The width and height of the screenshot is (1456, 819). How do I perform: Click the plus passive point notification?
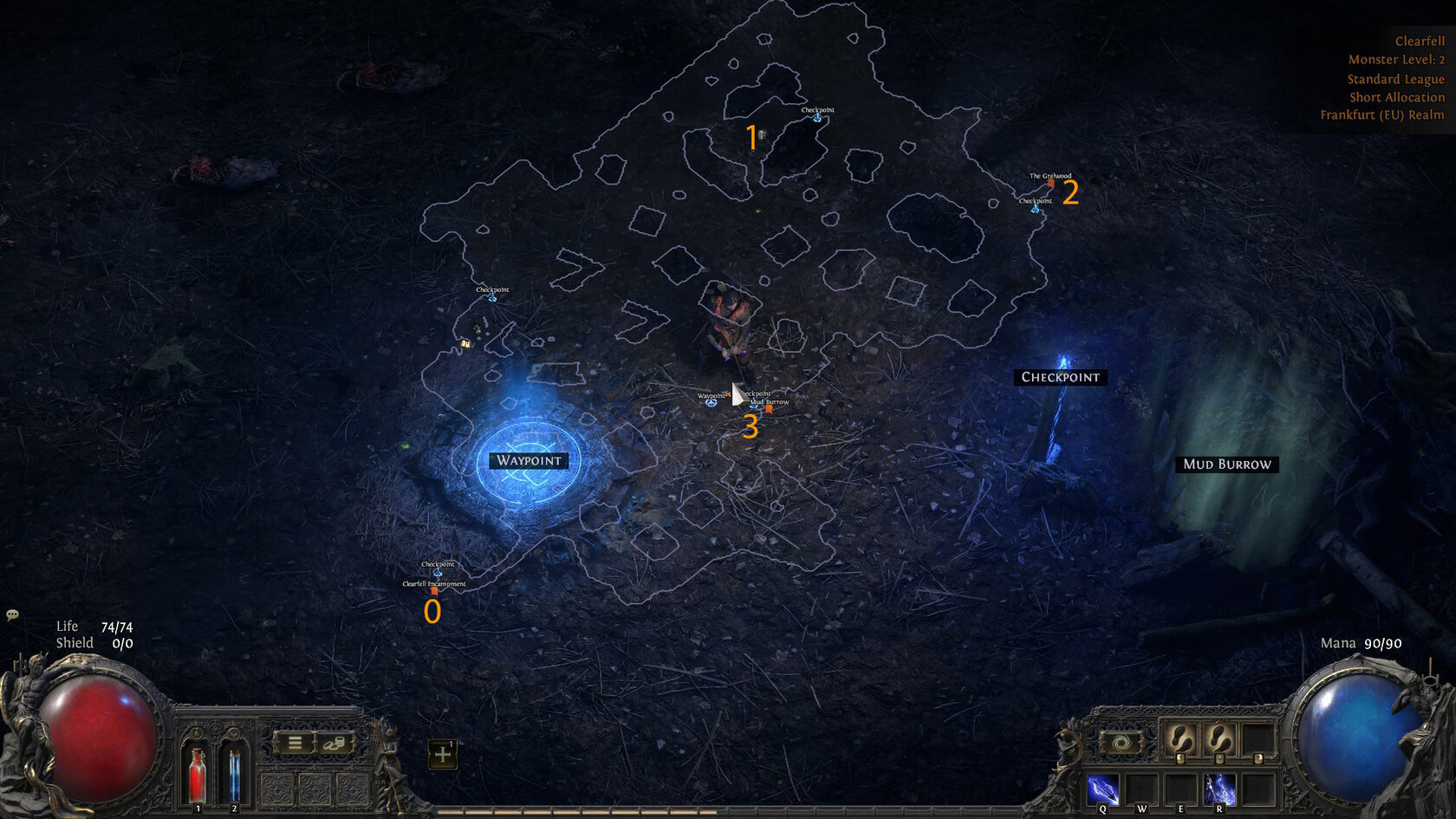pyautogui.click(x=443, y=754)
